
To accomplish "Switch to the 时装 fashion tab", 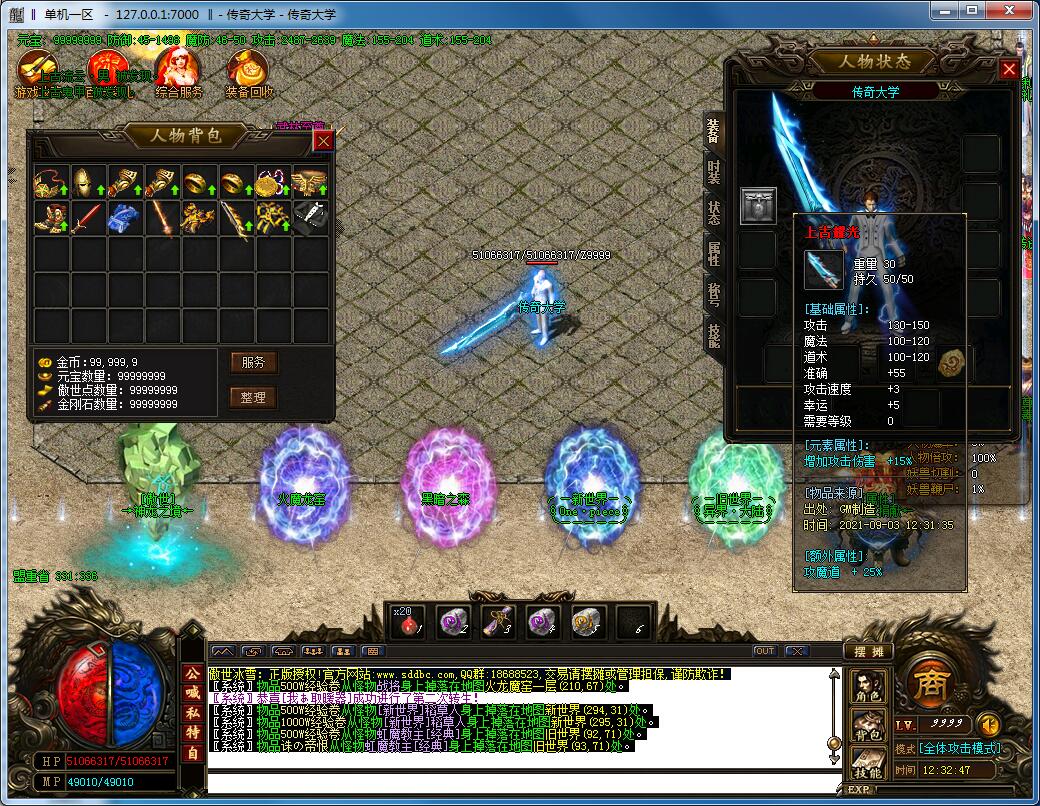I will tap(713, 172).
